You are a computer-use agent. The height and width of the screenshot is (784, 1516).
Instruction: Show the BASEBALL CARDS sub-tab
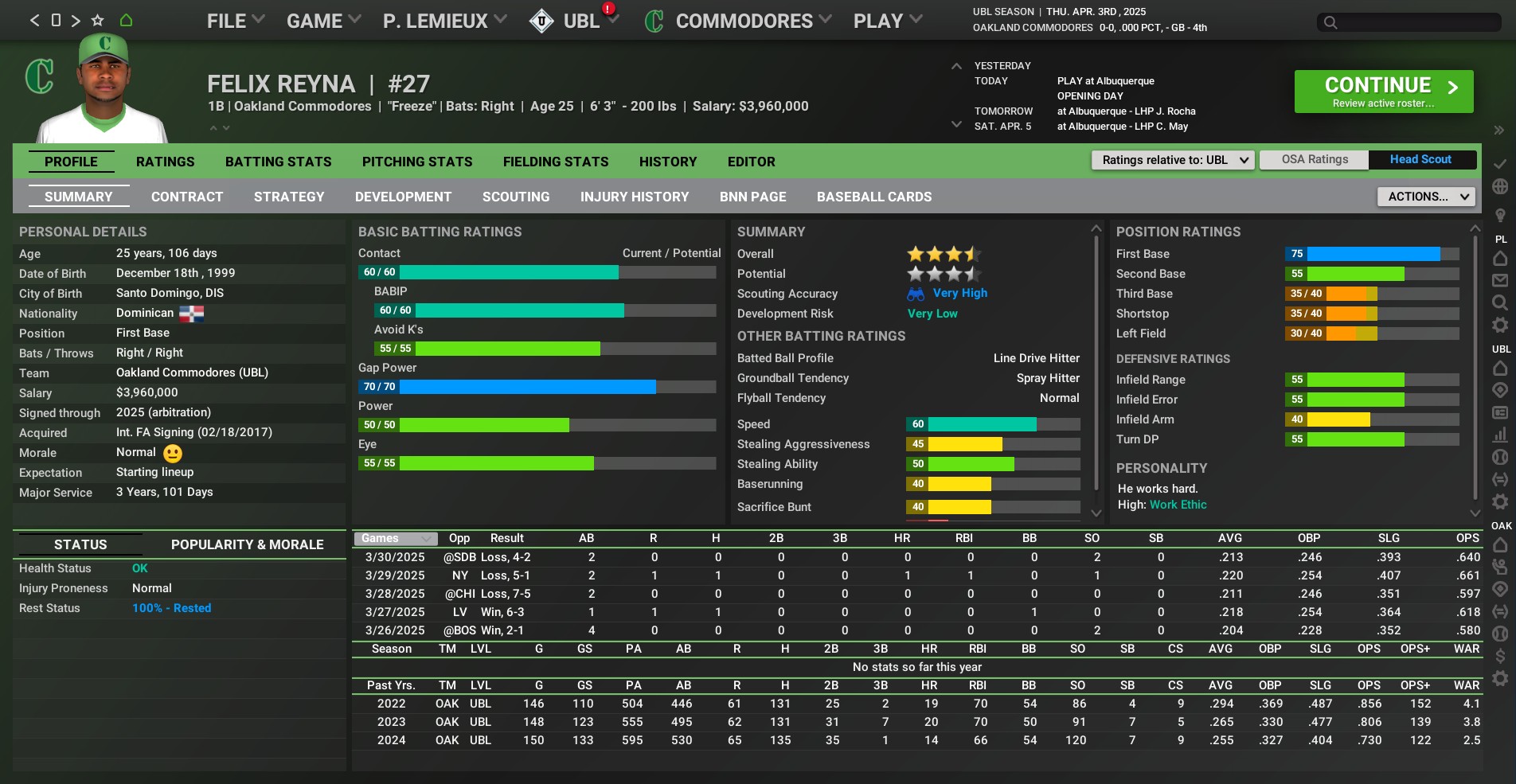pos(873,197)
